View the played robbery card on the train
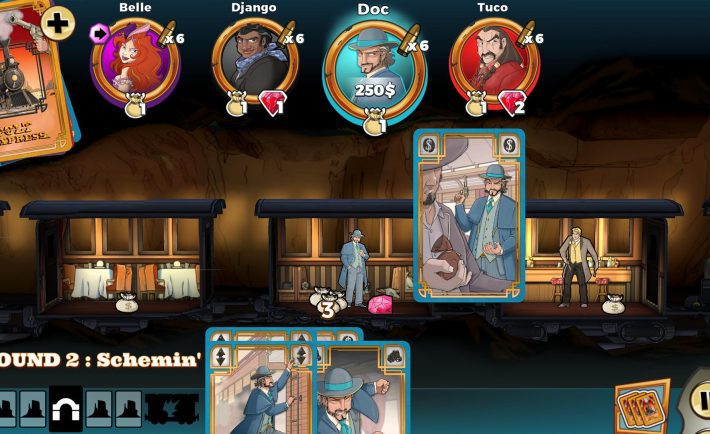The height and width of the screenshot is (434, 710). coord(469,215)
